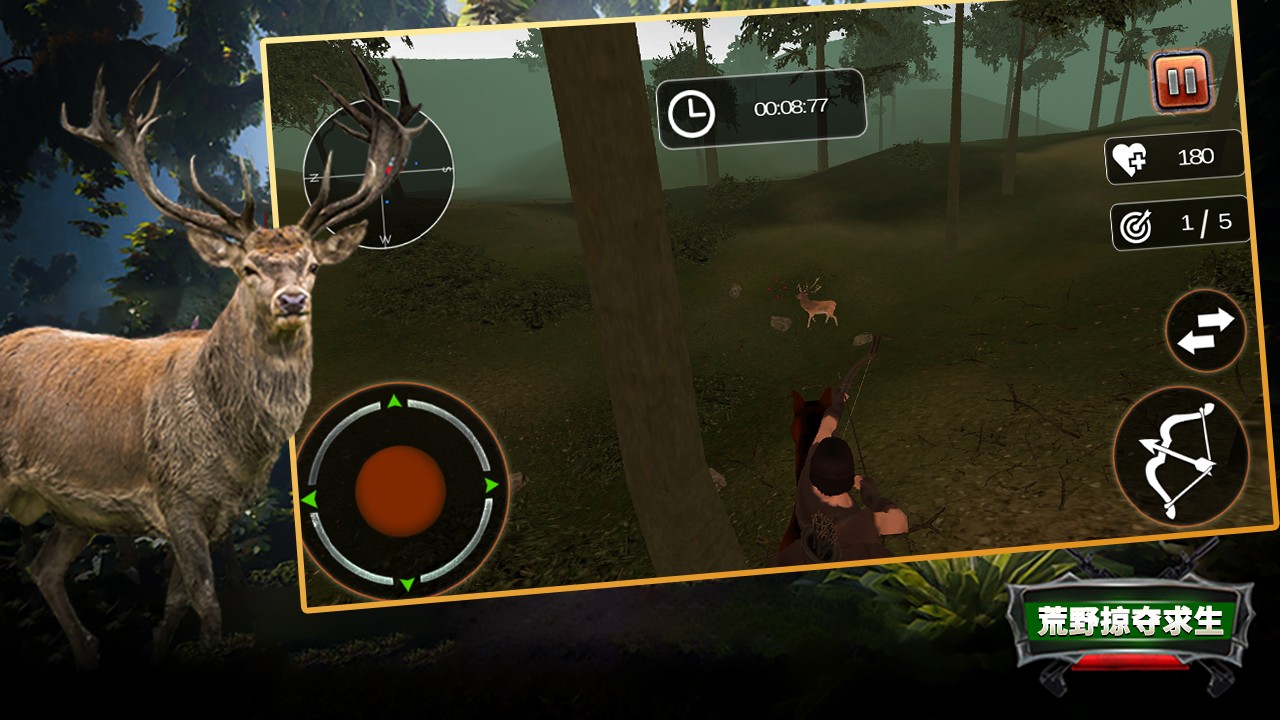Screen dimensions: 1280x720
Task: Tap the joystick's left arrow
Action: [x=309, y=498]
